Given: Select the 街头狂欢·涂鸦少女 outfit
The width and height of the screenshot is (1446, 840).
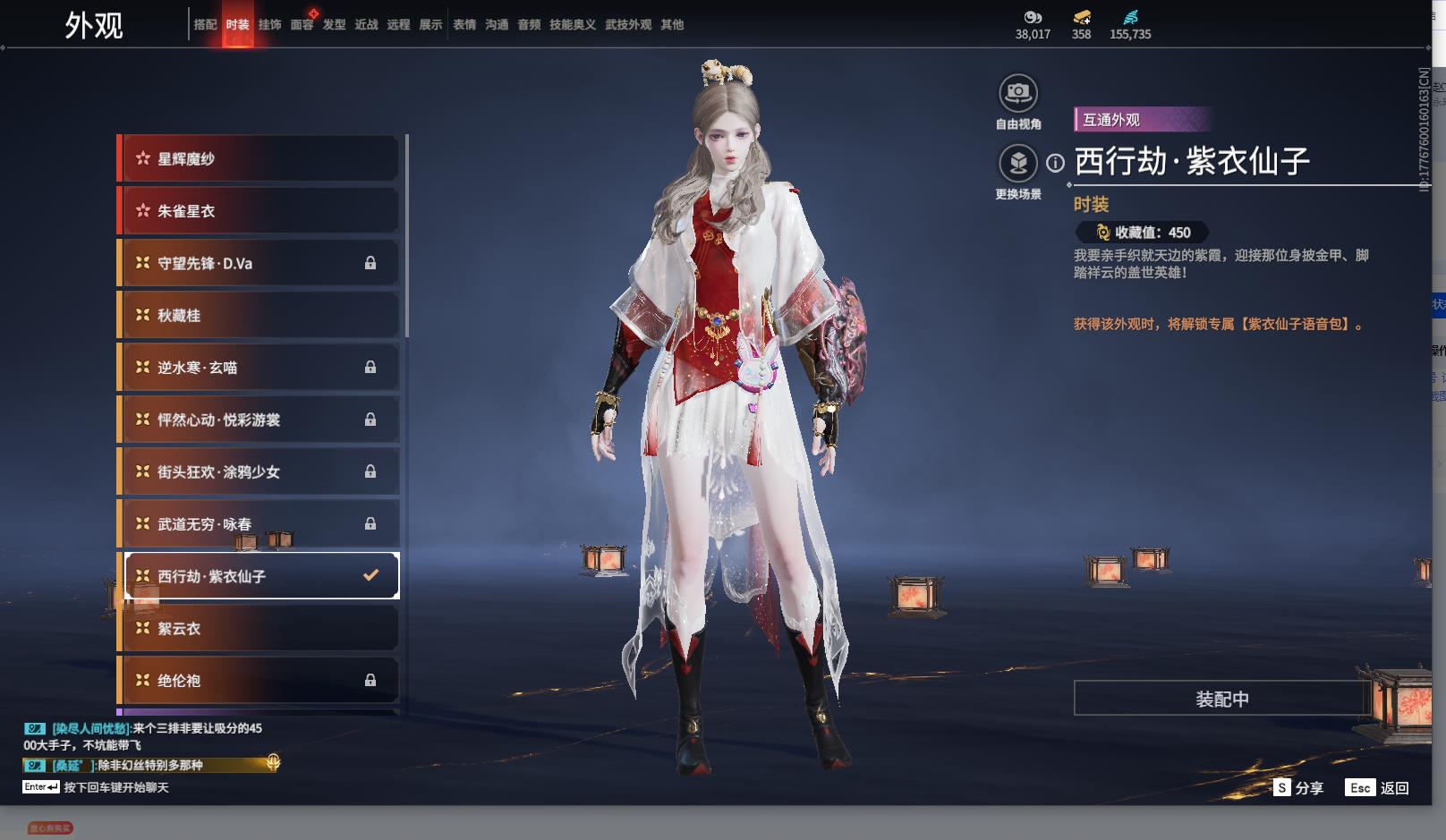Looking at the screenshot, I should [259, 471].
